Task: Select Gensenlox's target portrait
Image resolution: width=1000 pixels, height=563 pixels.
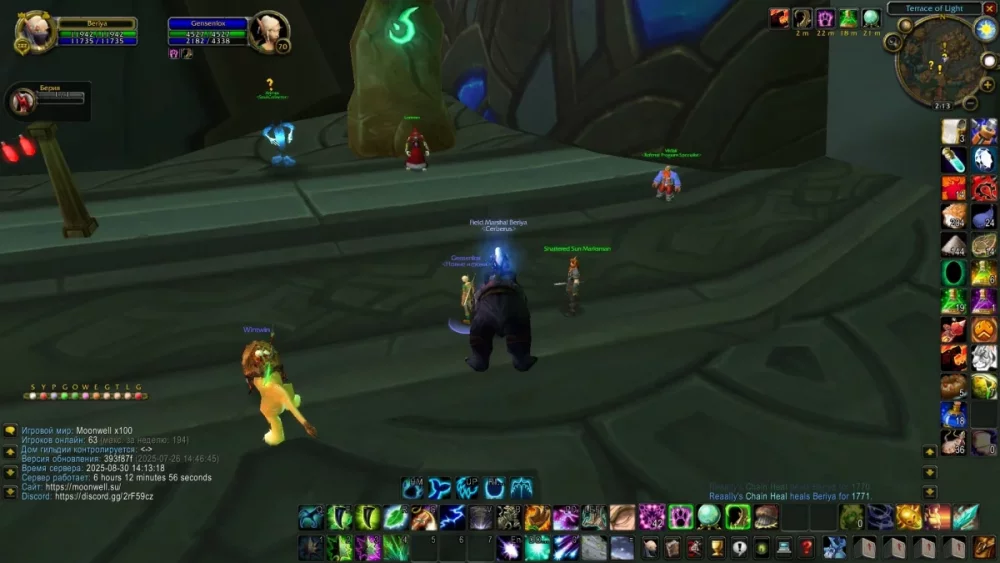Action: click(x=268, y=31)
